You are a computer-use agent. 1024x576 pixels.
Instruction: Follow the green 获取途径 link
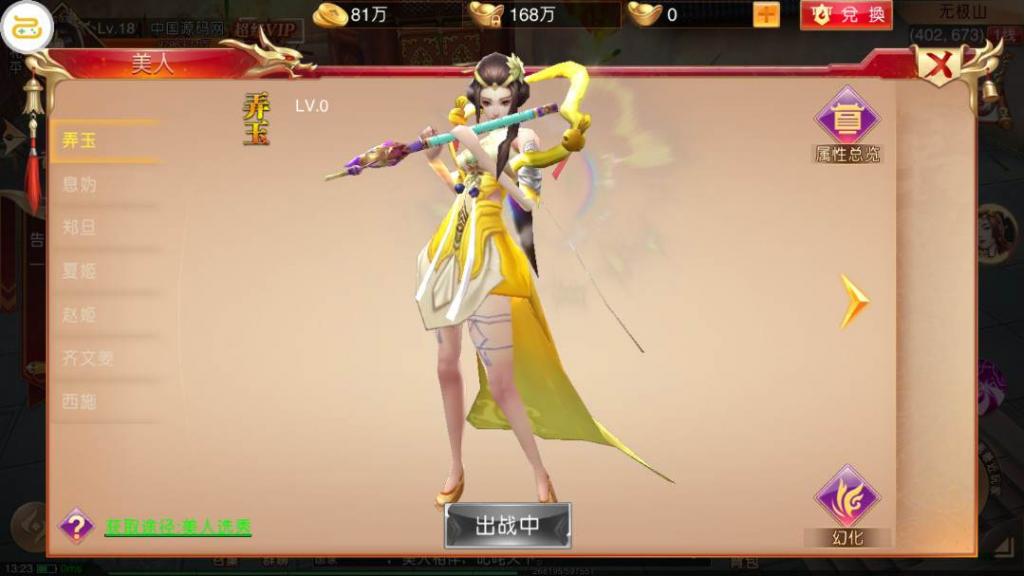(178, 526)
